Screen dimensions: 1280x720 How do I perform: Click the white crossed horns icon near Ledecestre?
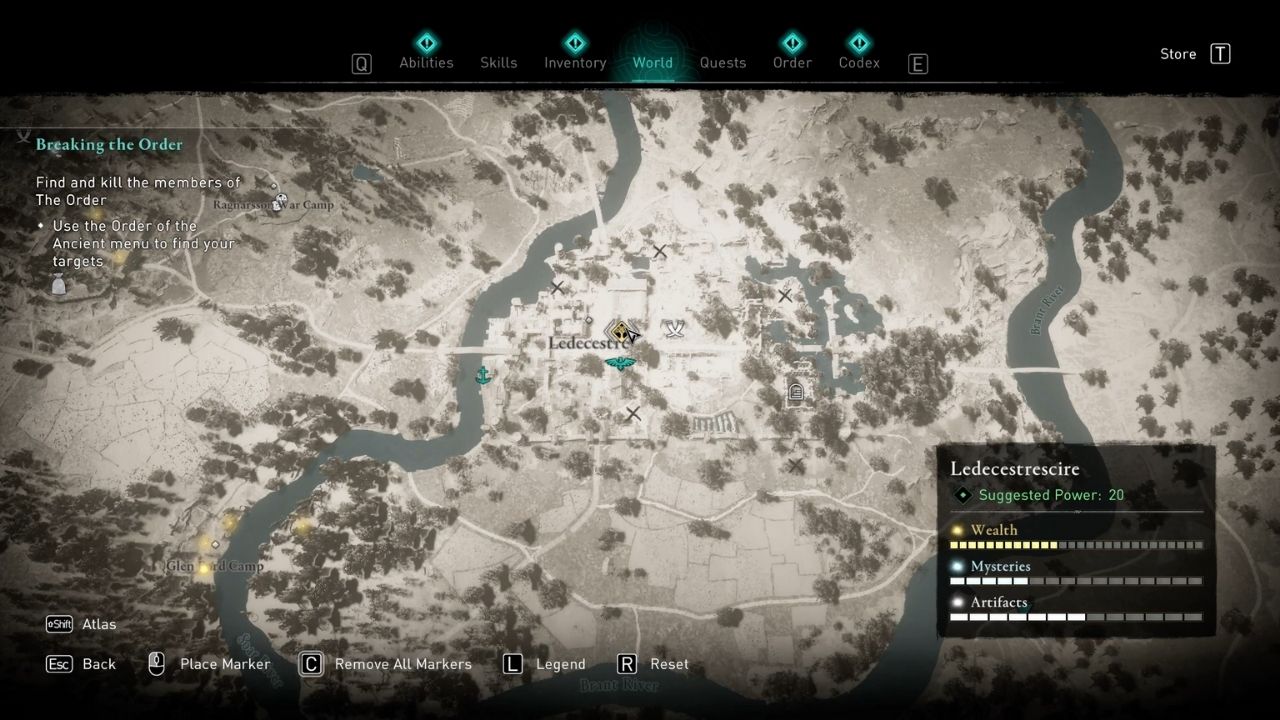[673, 328]
